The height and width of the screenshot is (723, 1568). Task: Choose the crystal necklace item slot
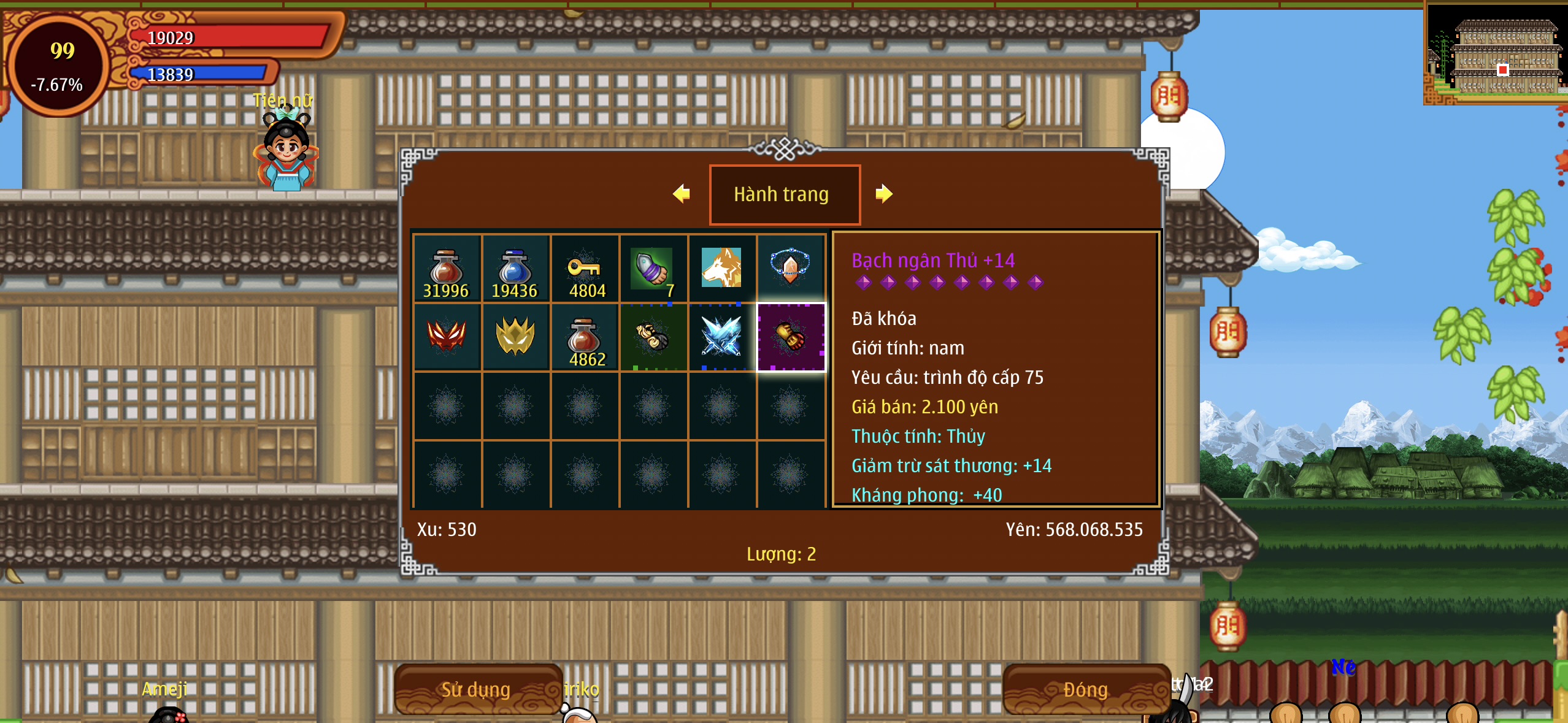pyautogui.click(x=791, y=269)
